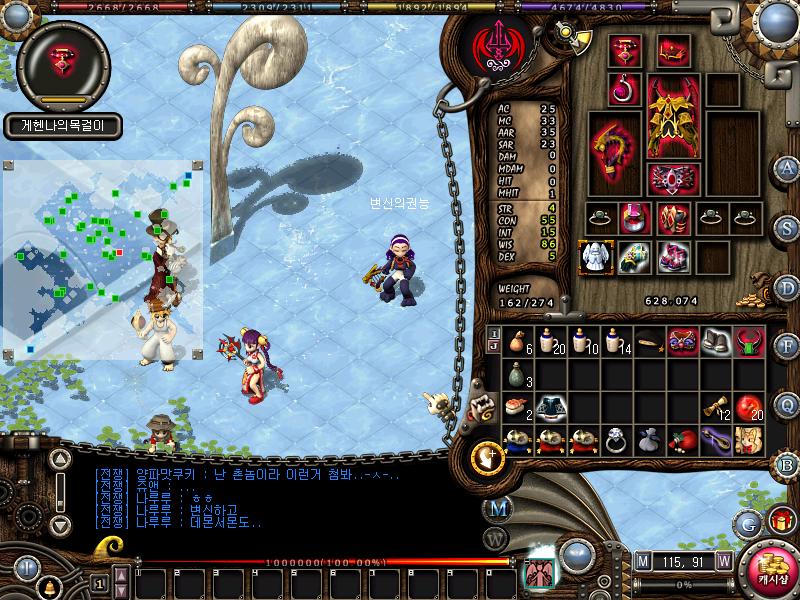Click the round A side button
This screenshot has height=600, width=800.
(x=787, y=167)
